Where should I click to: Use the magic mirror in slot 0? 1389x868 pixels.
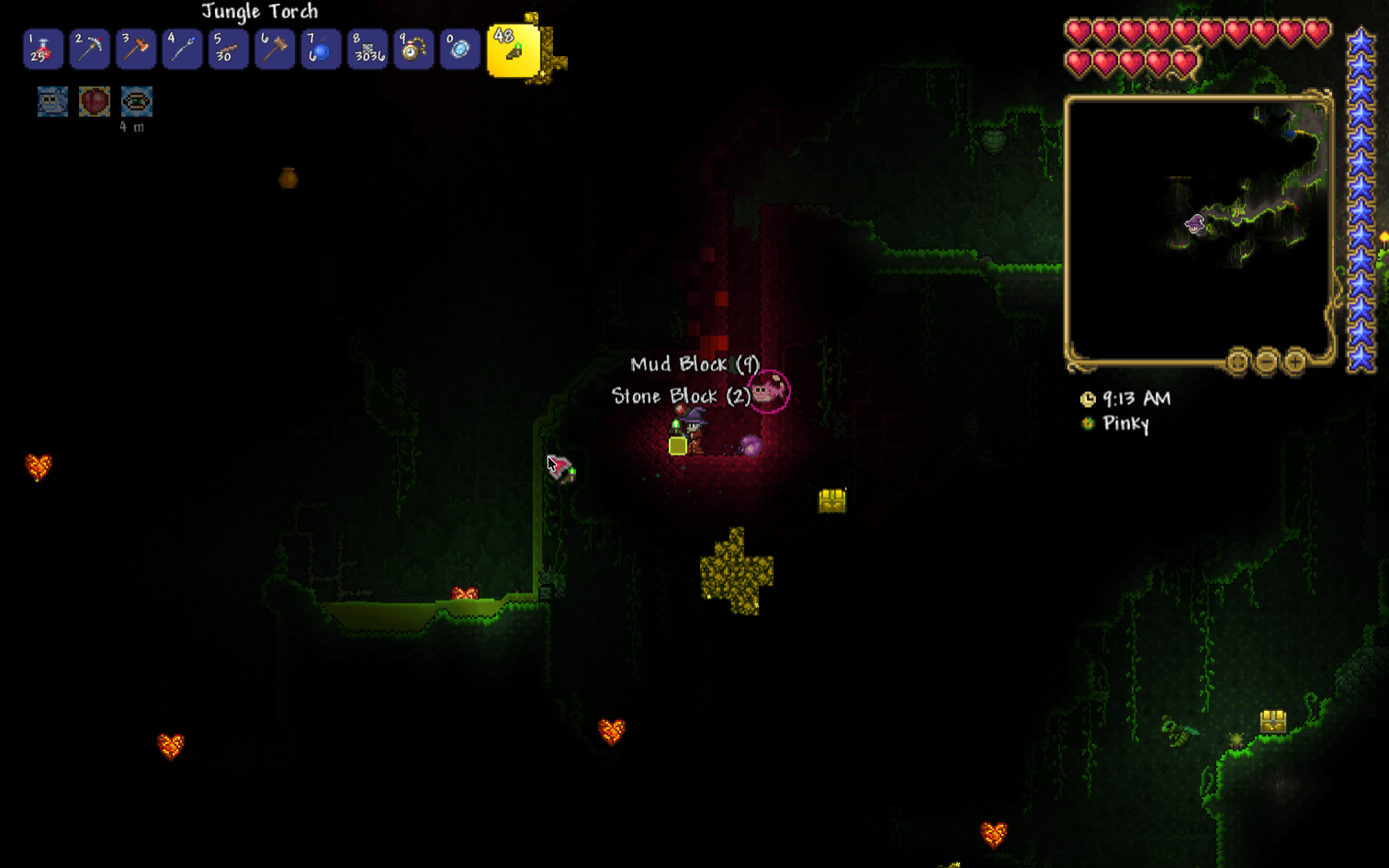pyautogui.click(x=460, y=50)
